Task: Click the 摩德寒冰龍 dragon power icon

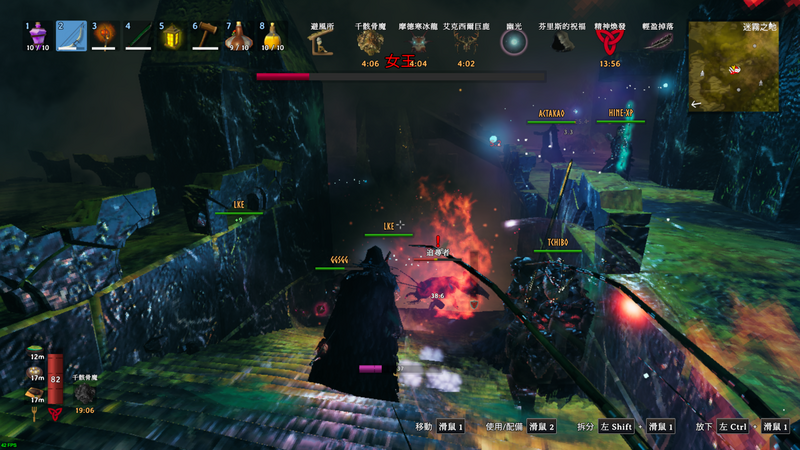Action: pos(418,42)
